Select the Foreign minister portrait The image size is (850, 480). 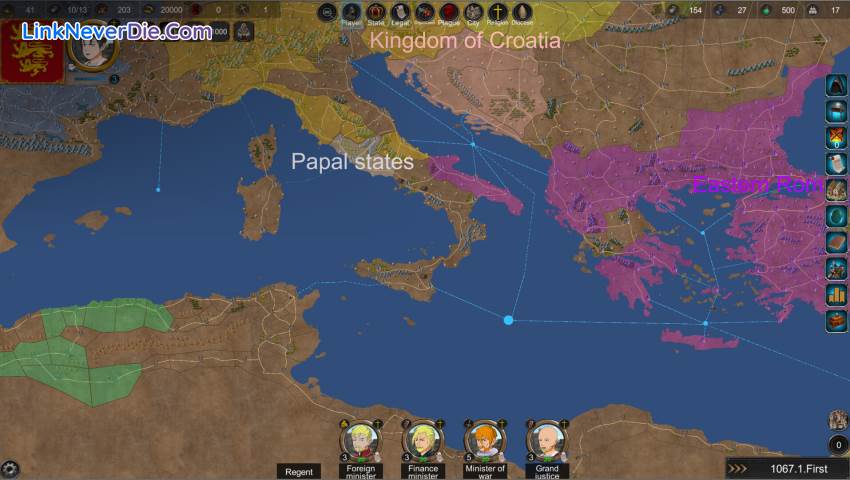click(361, 440)
